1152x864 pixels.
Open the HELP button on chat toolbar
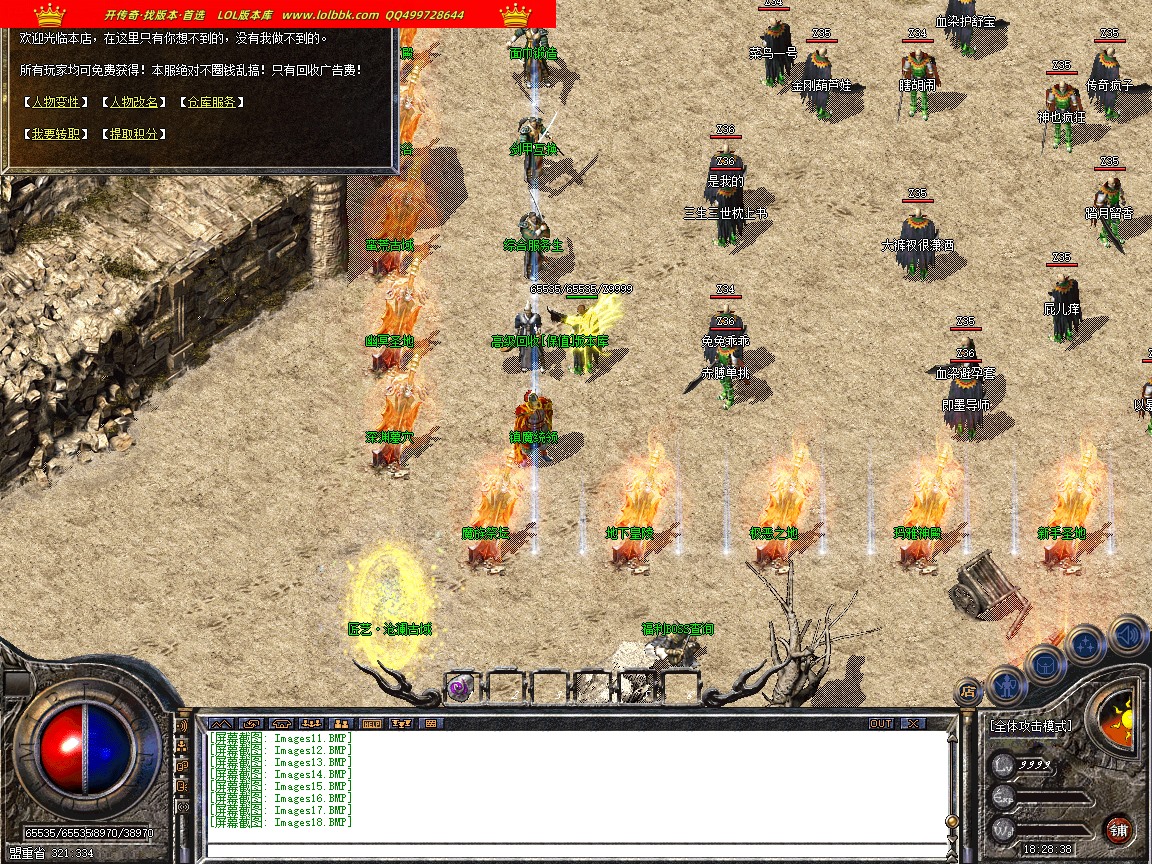point(372,723)
